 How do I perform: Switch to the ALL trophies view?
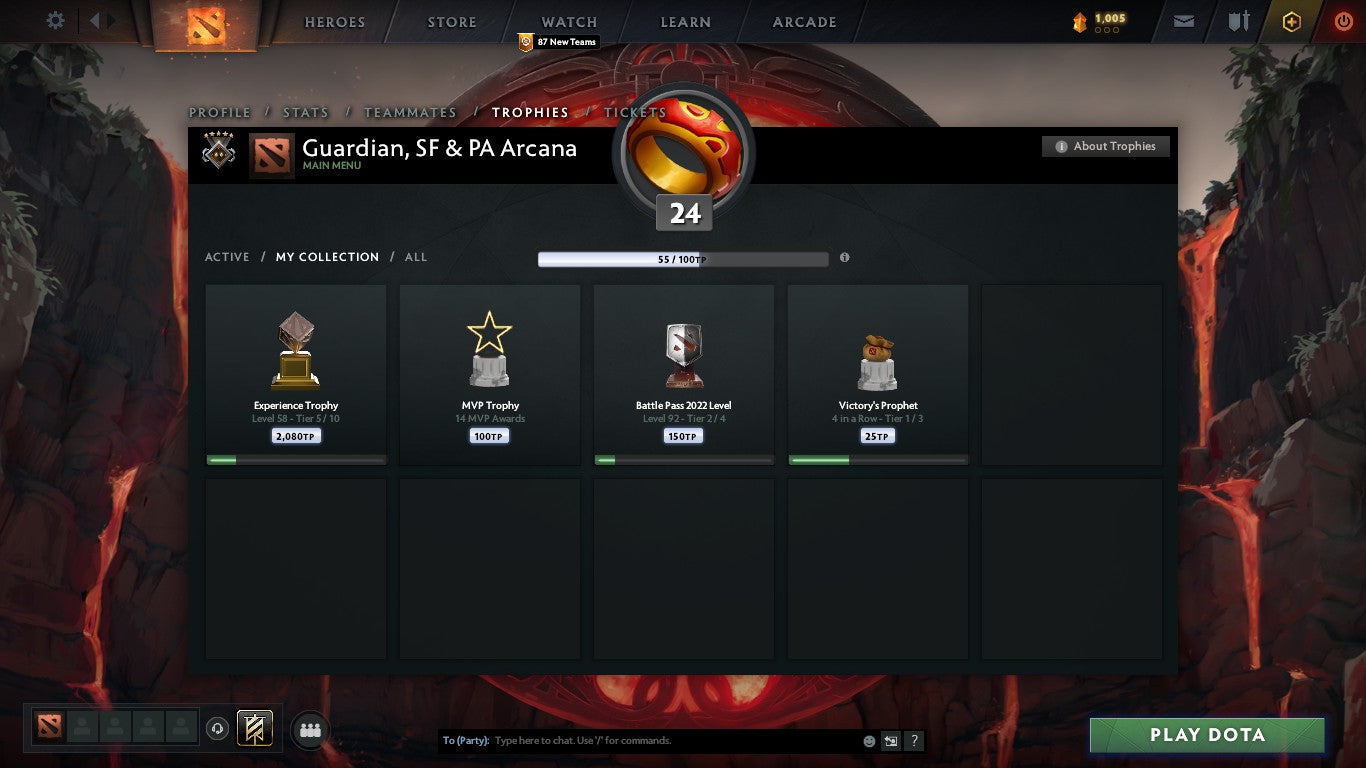point(415,257)
